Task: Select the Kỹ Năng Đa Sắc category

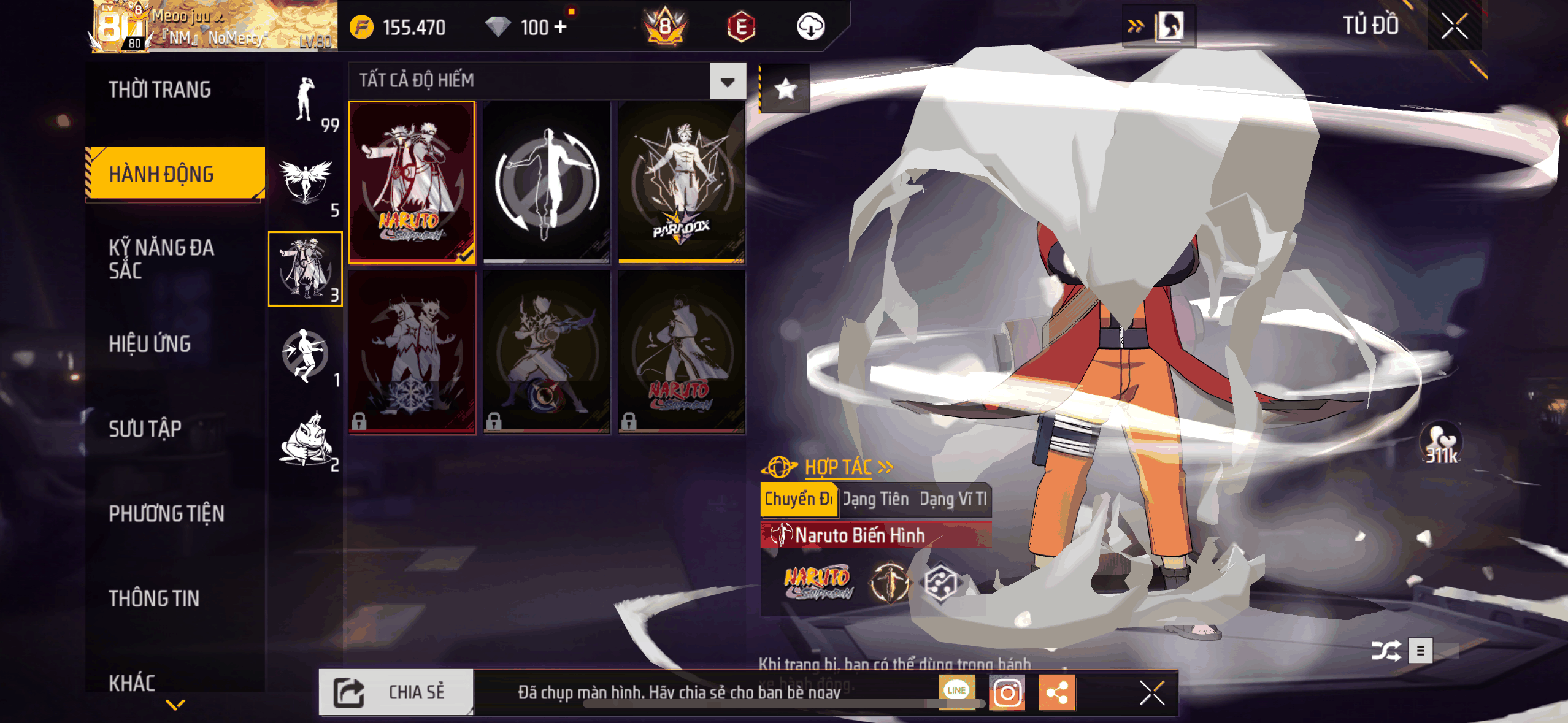Action: pyautogui.click(x=161, y=259)
